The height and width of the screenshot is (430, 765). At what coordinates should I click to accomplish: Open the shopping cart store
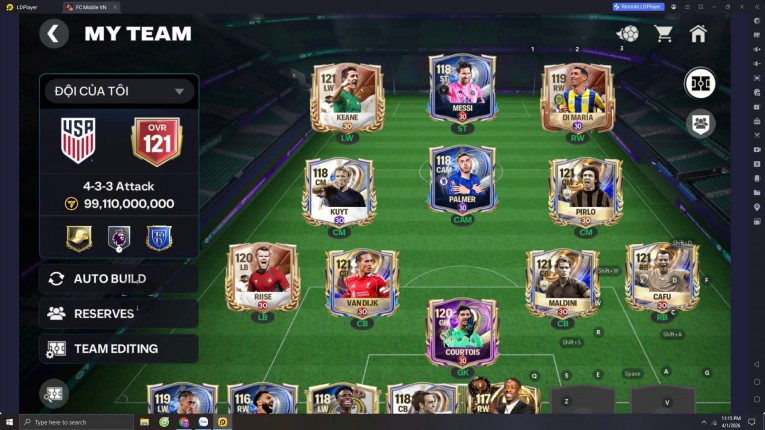663,34
